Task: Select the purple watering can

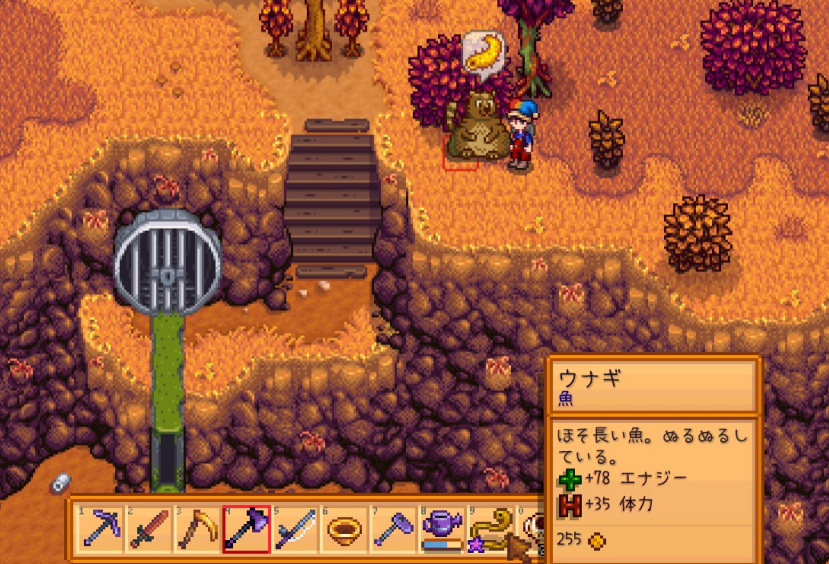Action: point(441,528)
